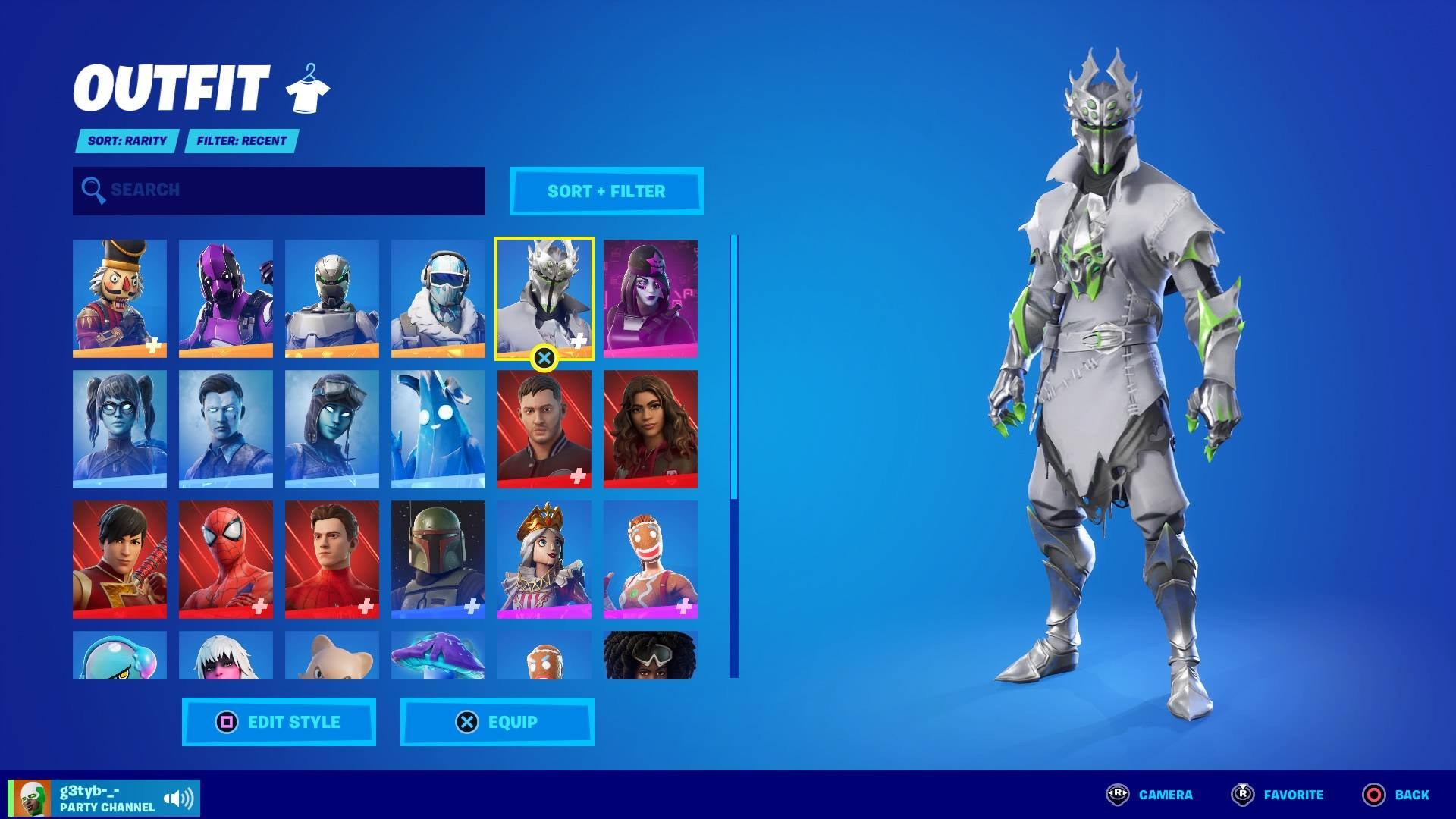Viewport: 1456px width, 819px height.
Task: Select the curly brown-haired woman outfit
Action: coord(651,428)
